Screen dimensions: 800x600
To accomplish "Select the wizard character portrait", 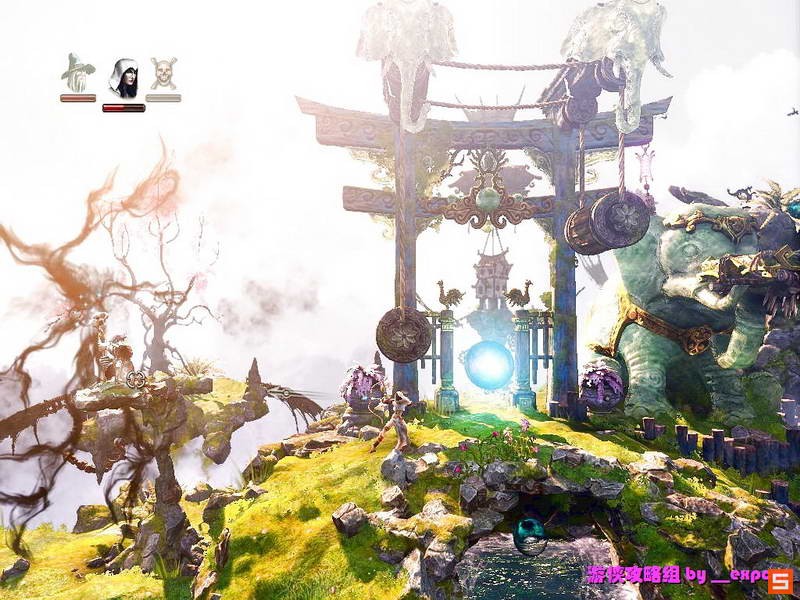I will point(78,73).
